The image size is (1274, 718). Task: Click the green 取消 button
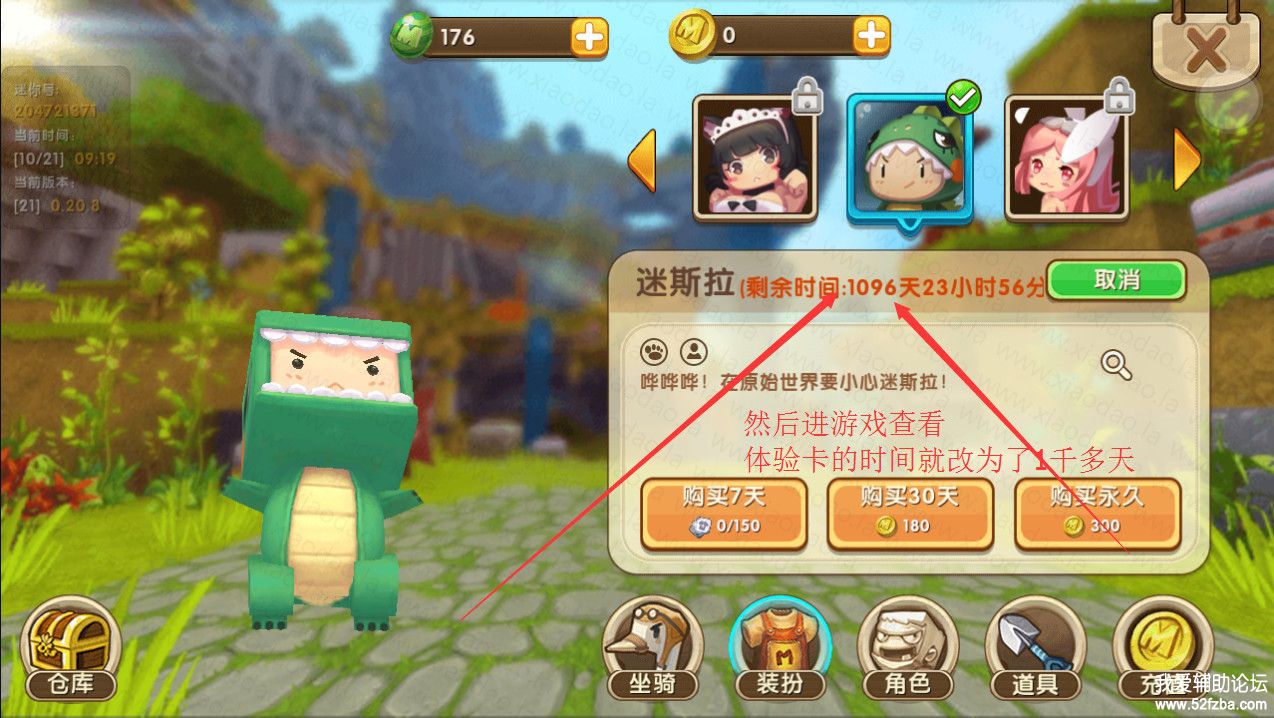[1116, 280]
